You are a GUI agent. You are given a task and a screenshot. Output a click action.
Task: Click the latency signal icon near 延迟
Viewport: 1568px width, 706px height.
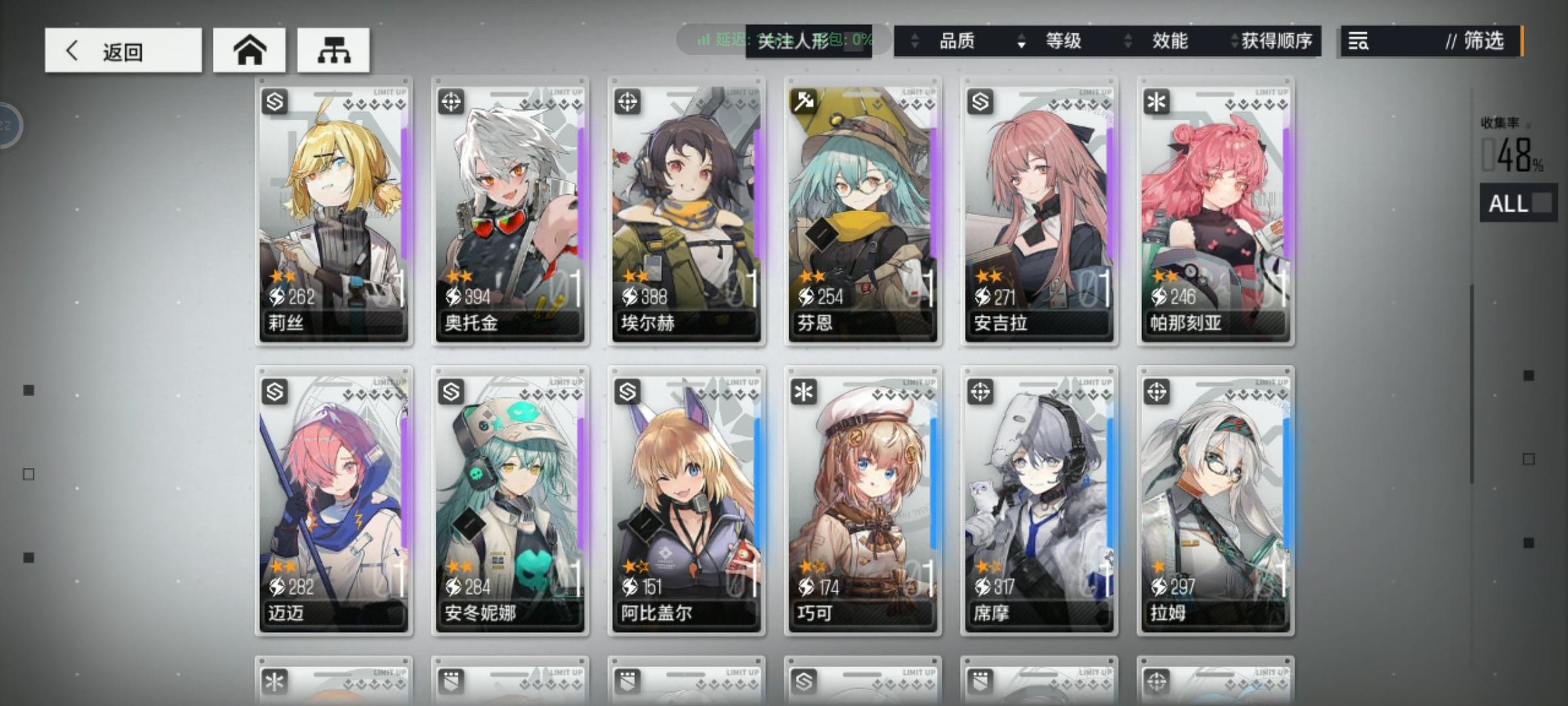(702, 40)
